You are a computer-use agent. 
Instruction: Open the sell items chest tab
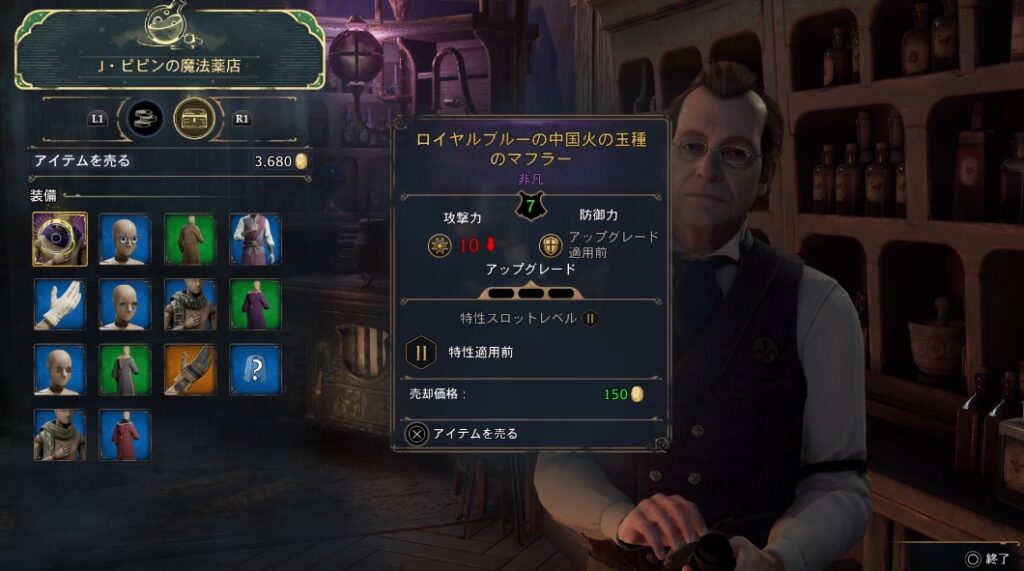pos(192,118)
